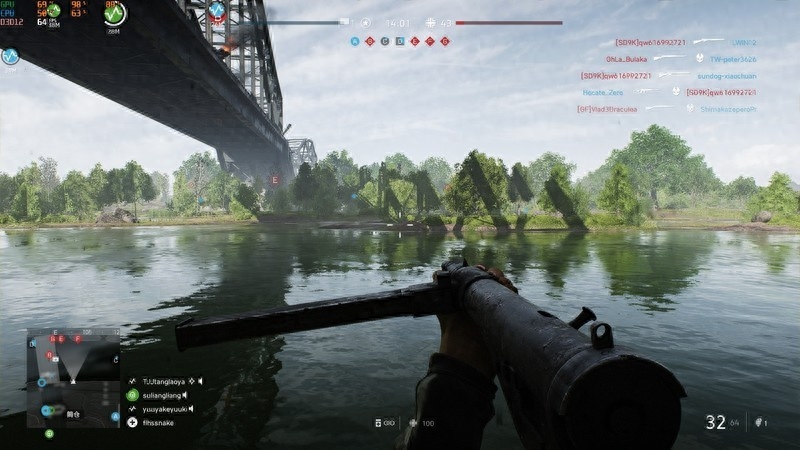Select objective D flag in the top bar
Image resolution: width=800 pixels, height=450 pixels.
pyautogui.click(x=400, y=41)
